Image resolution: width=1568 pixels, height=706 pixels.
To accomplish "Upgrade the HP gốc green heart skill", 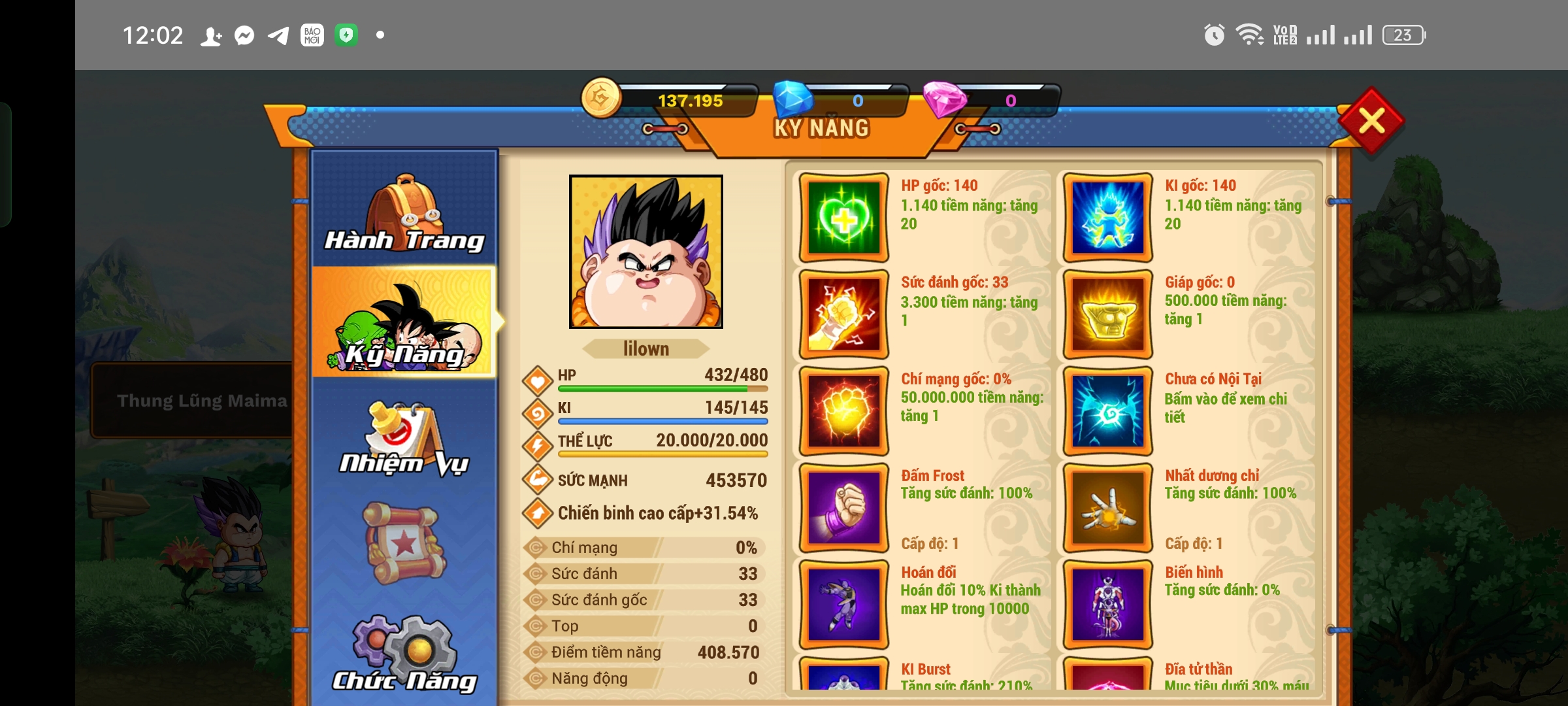I will click(843, 218).
